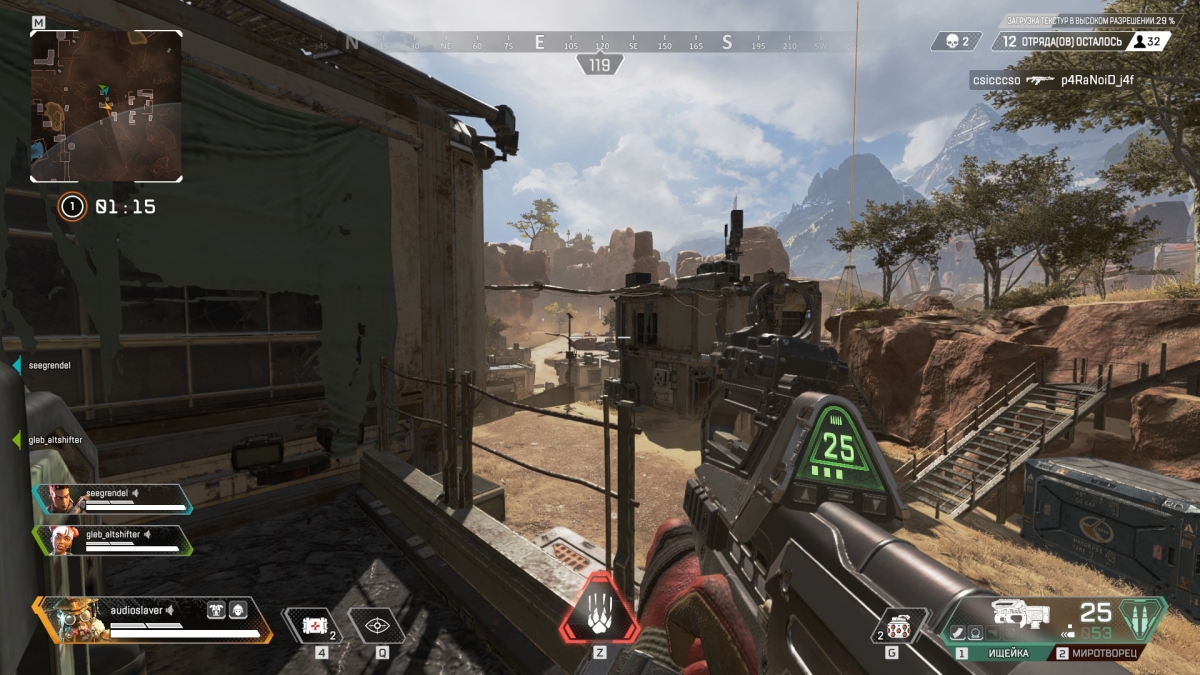Viewport: 1200px width, 675px height.
Task: Select squadmate gleb_altshifter's status card
Action: (112, 540)
